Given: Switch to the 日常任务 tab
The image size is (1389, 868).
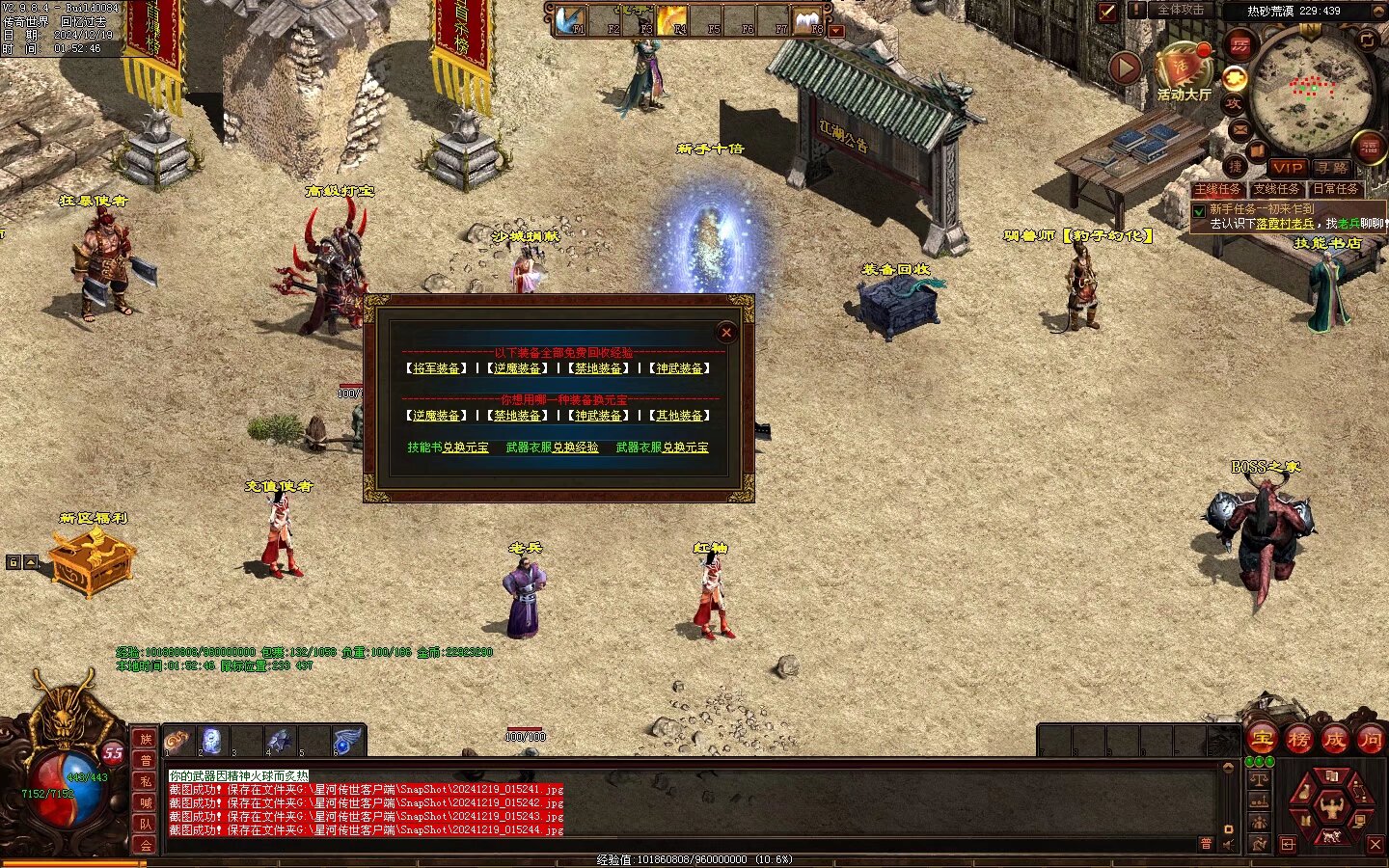Looking at the screenshot, I should pos(1335,189).
